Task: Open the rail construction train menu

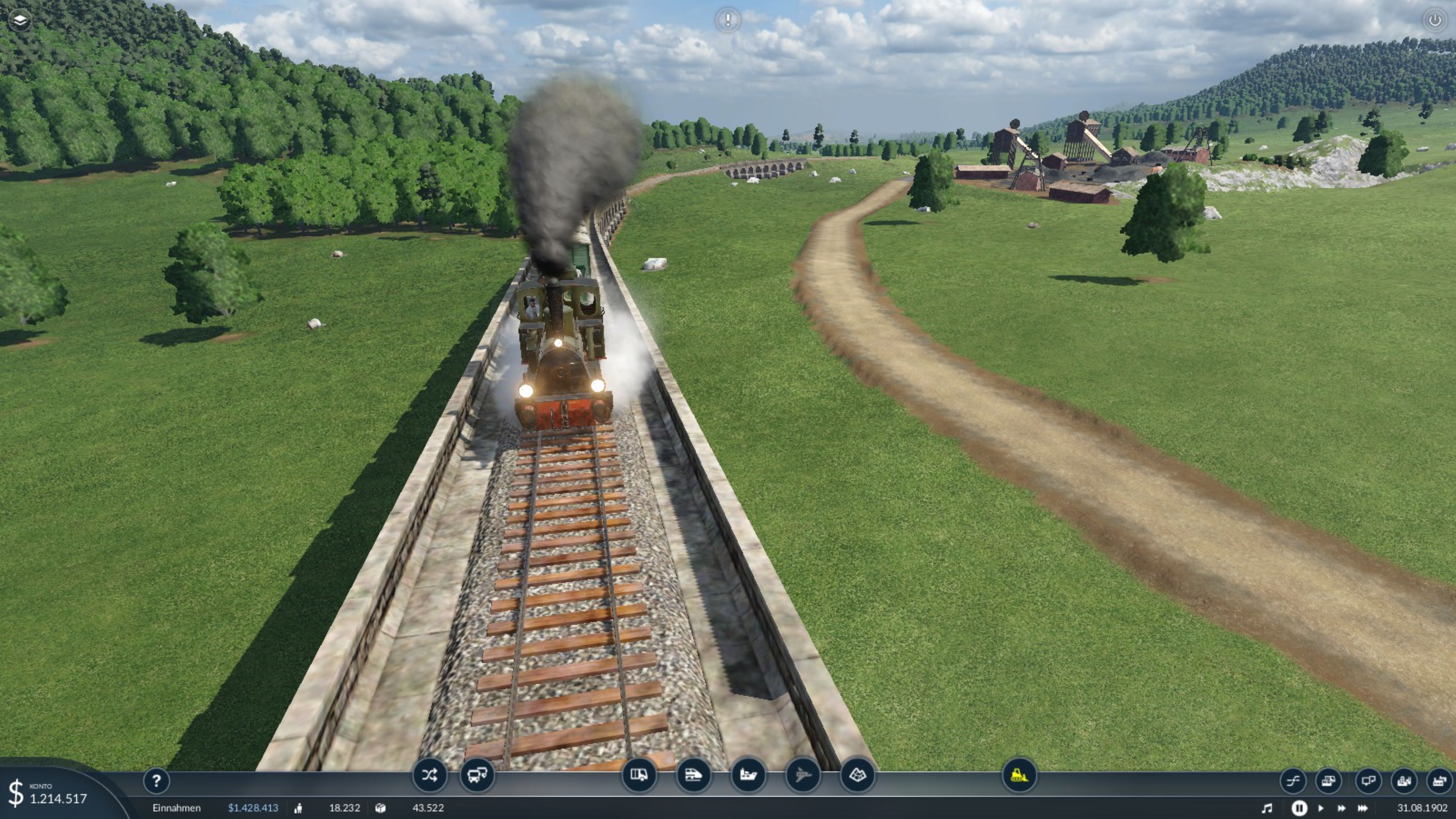Action: (693, 775)
